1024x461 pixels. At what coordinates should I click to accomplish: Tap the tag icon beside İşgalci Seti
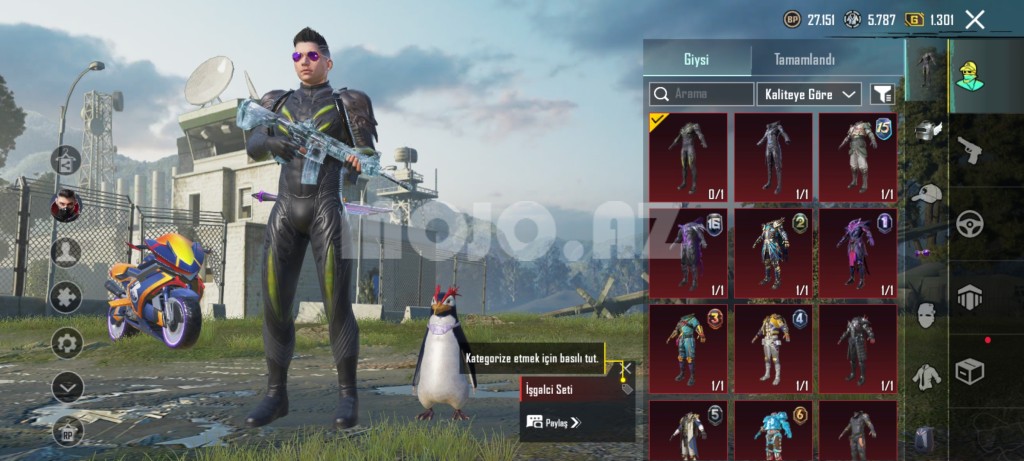[626, 389]
